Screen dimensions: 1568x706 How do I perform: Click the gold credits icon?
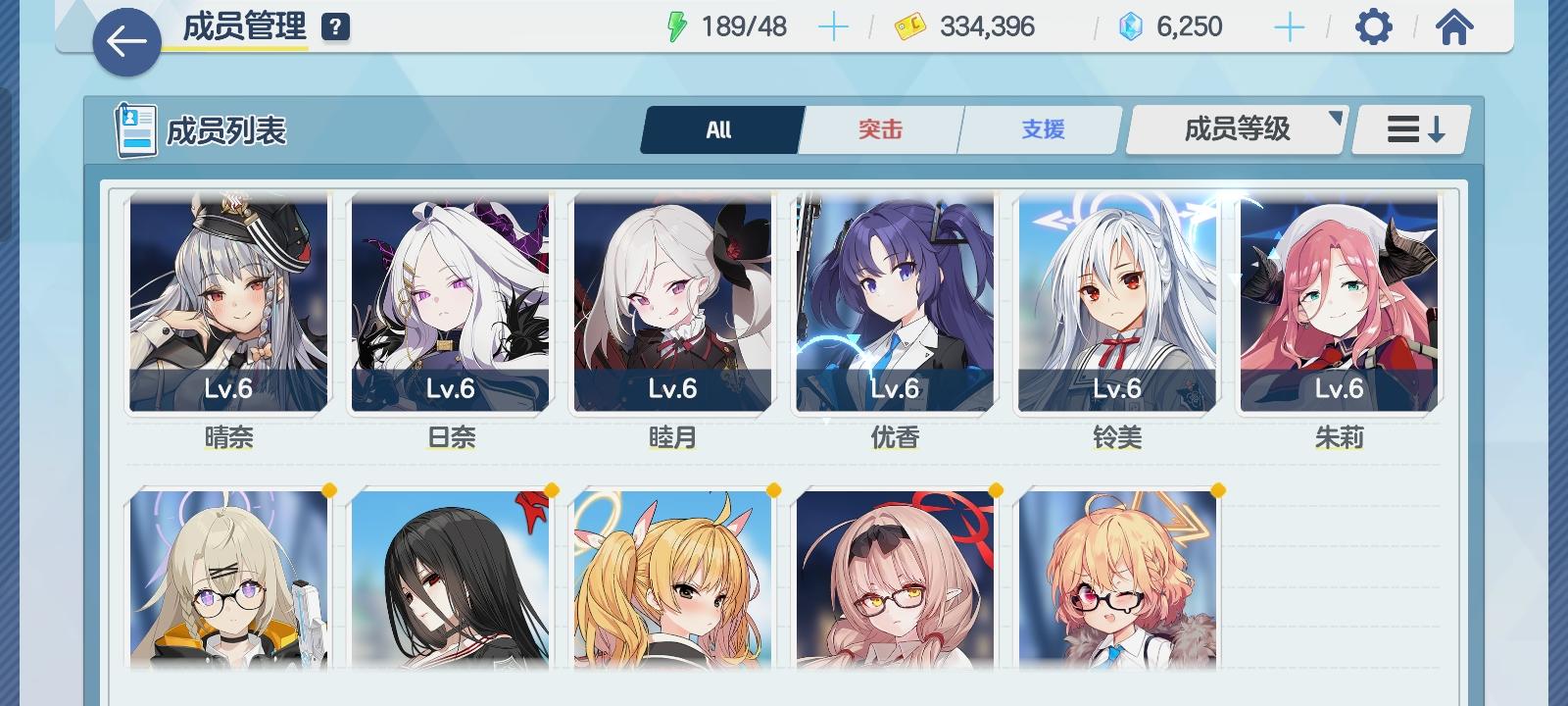click(908, 26)
